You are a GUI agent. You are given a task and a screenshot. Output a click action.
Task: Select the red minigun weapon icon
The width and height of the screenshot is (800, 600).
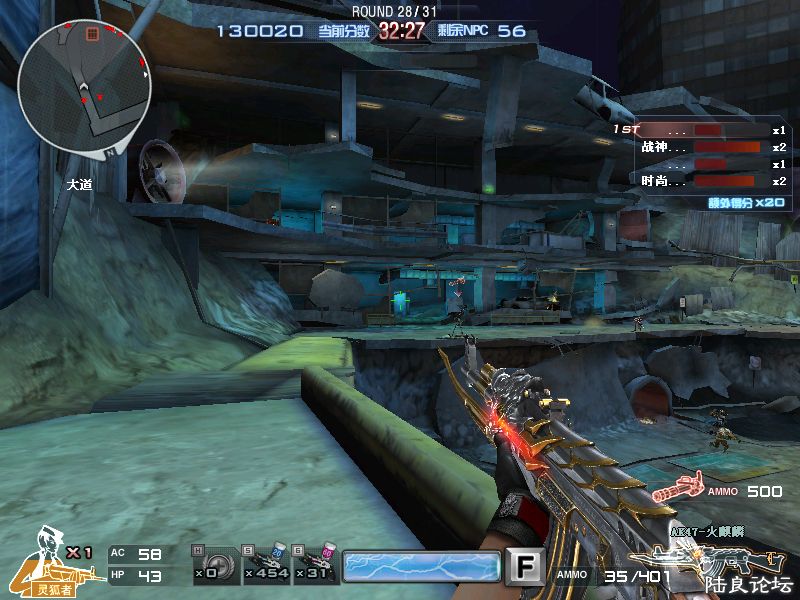[x=677, y=492]
